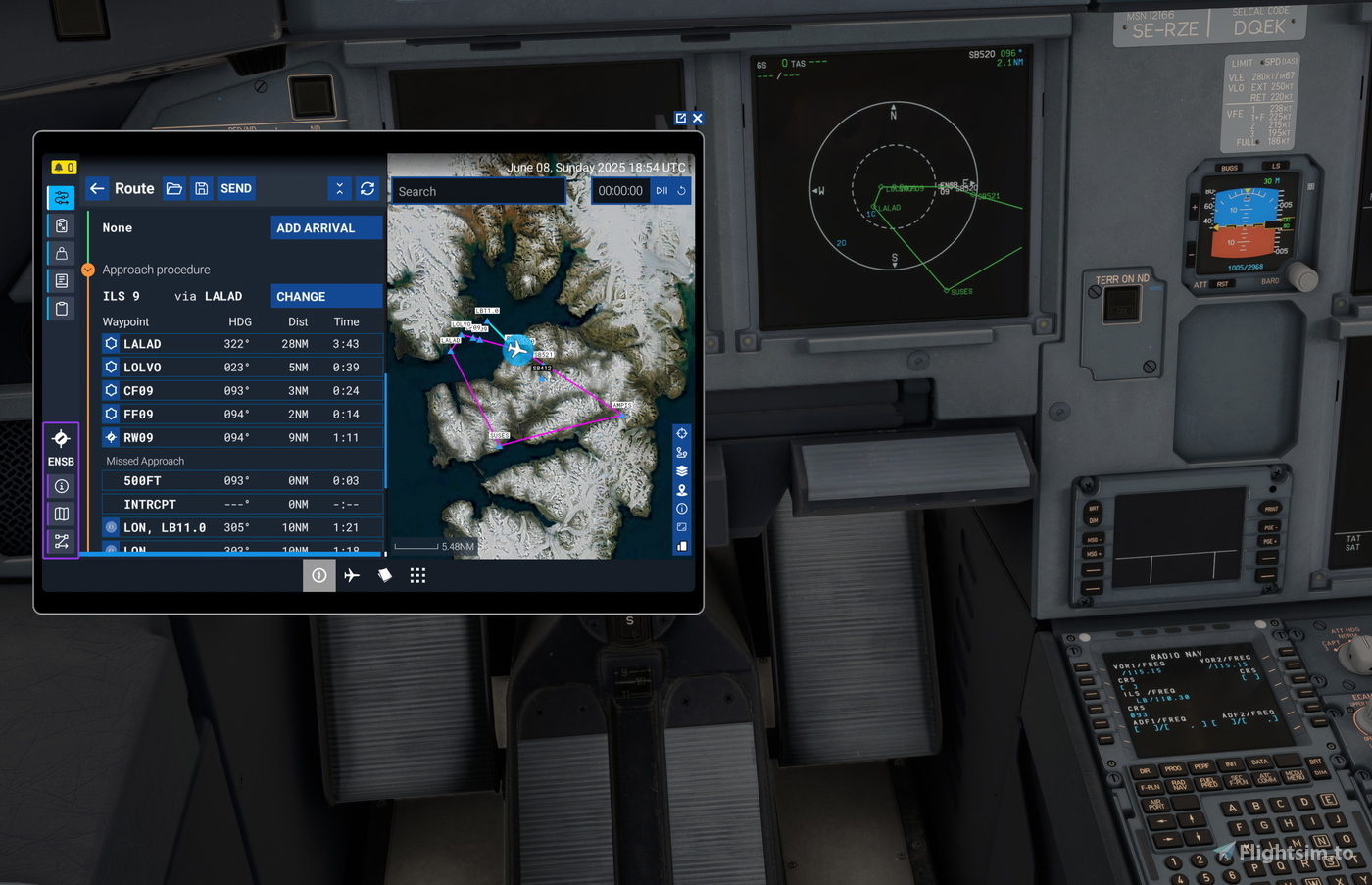Open the map location pin tool
Screen dimensions: 1372x885
click(681, 490)
